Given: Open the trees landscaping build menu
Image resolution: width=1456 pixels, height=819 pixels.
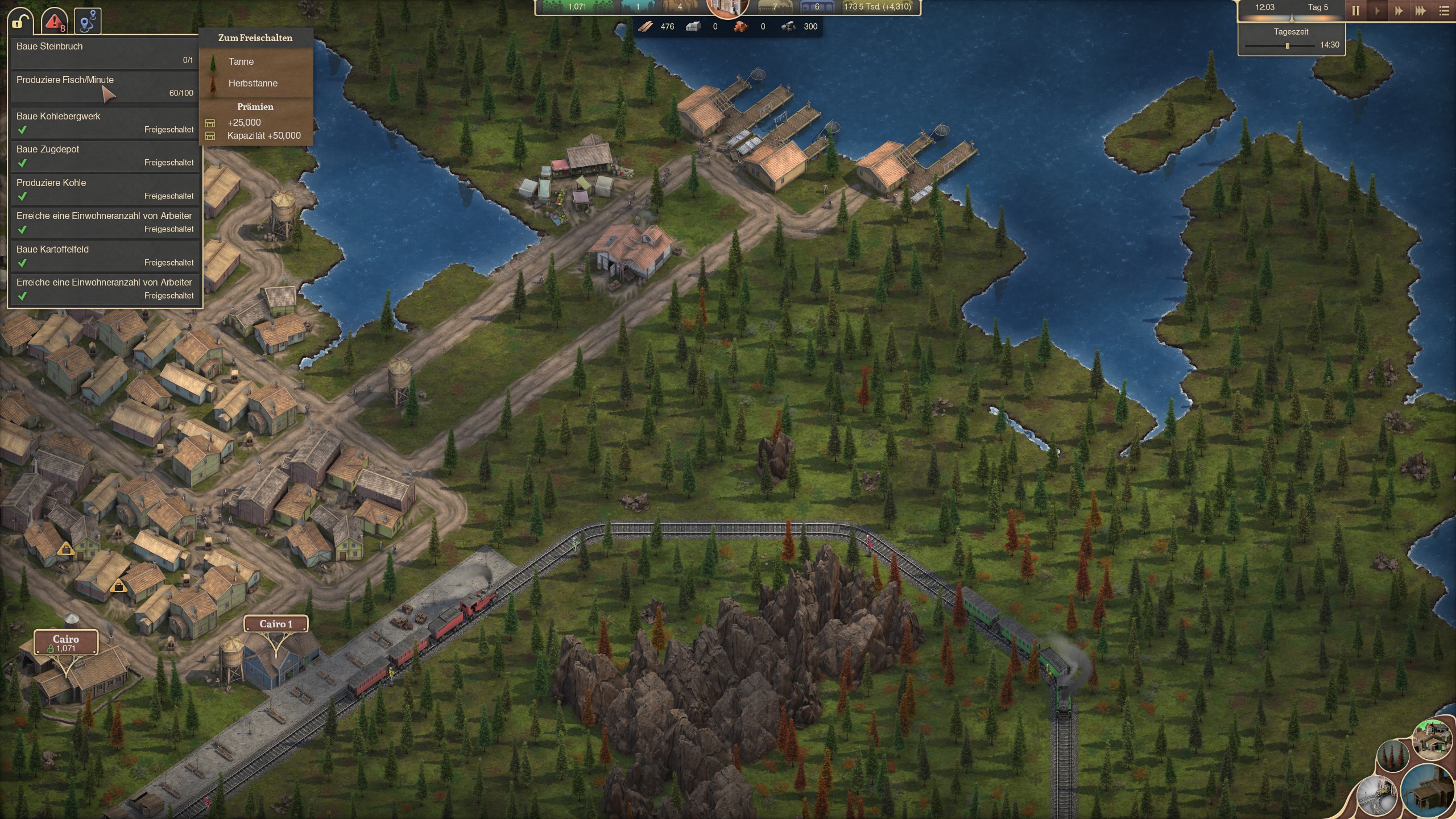Looking at the screenshot, I should pos(1392,756).
